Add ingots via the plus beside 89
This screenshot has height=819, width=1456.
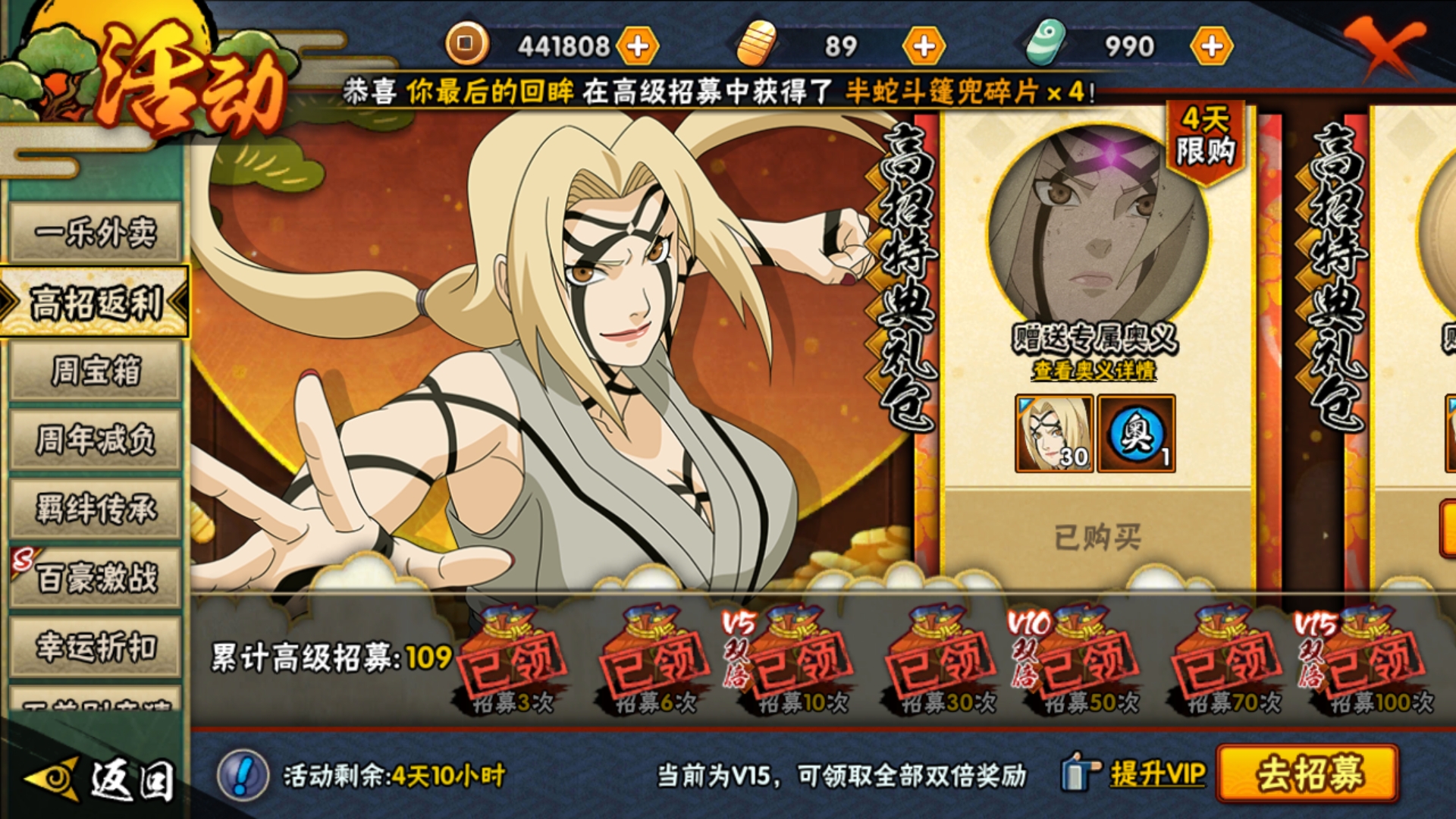click(921, 45)
